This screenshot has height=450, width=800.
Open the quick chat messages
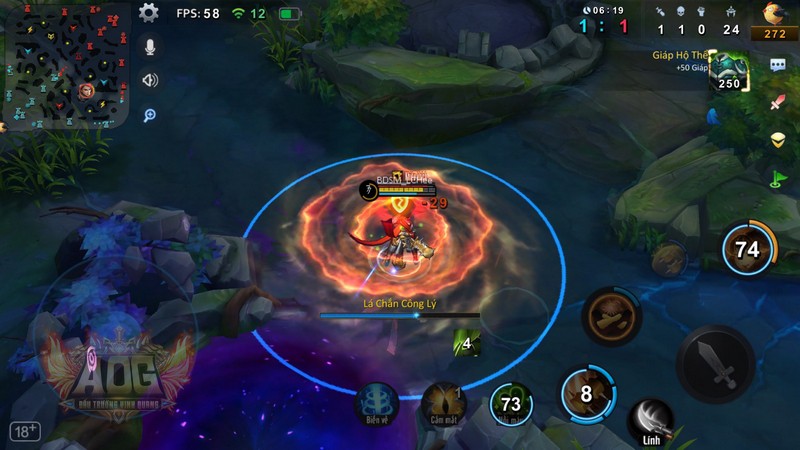coord(778,66)
